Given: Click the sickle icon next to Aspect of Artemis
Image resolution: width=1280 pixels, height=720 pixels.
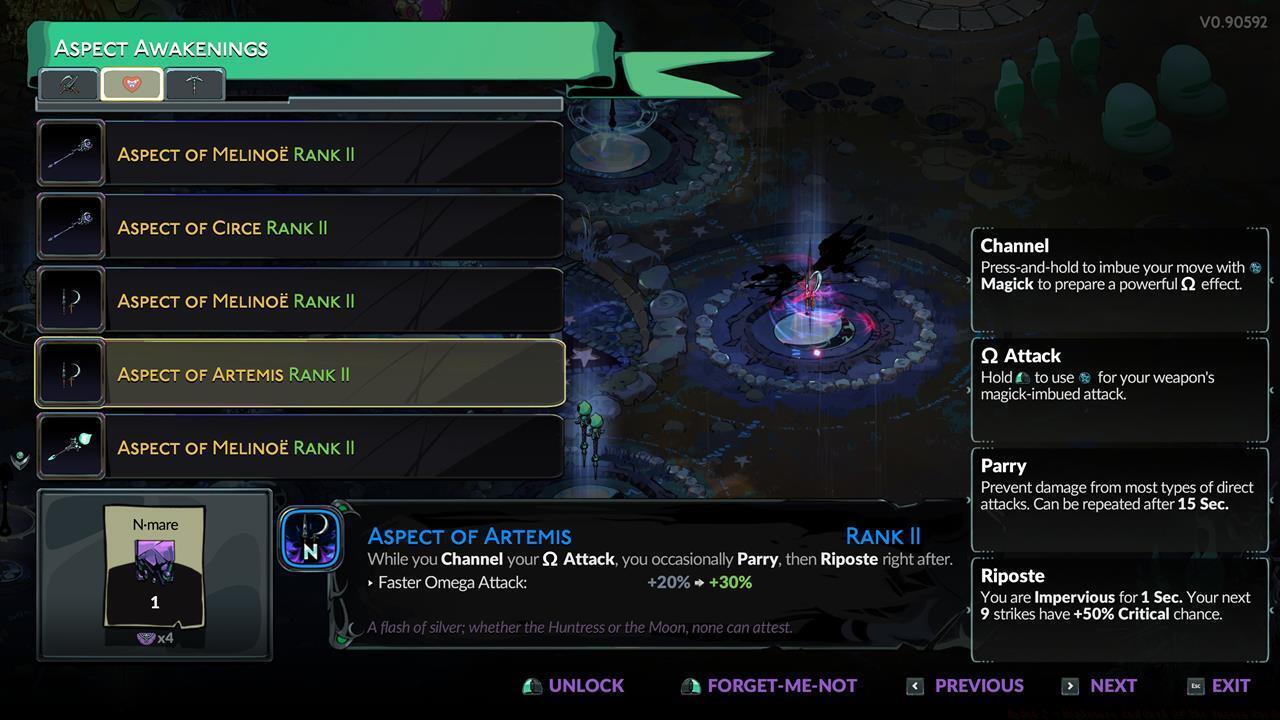Looking at the screenshot, I should [x=70, y=373].
